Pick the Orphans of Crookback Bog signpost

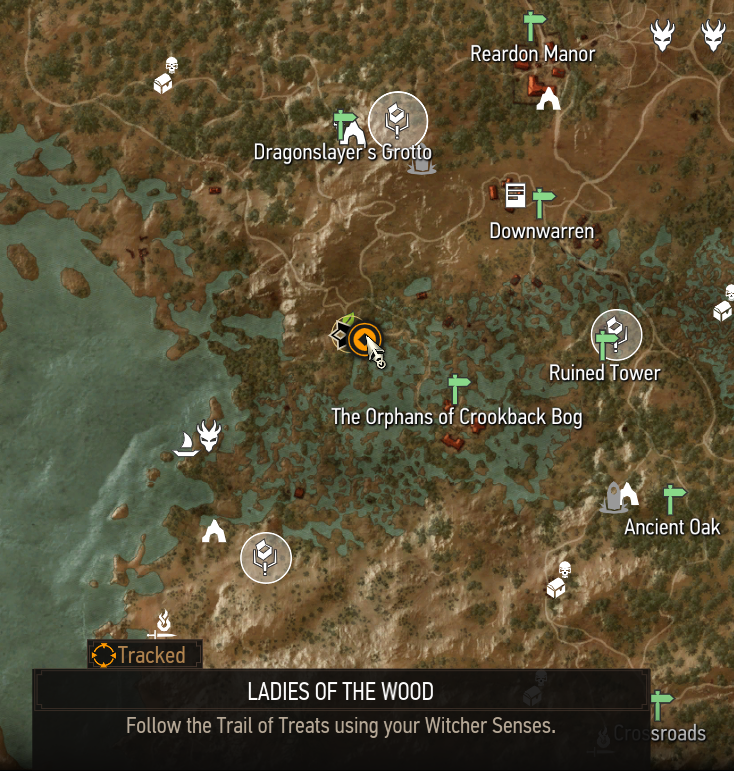(458, 388)
